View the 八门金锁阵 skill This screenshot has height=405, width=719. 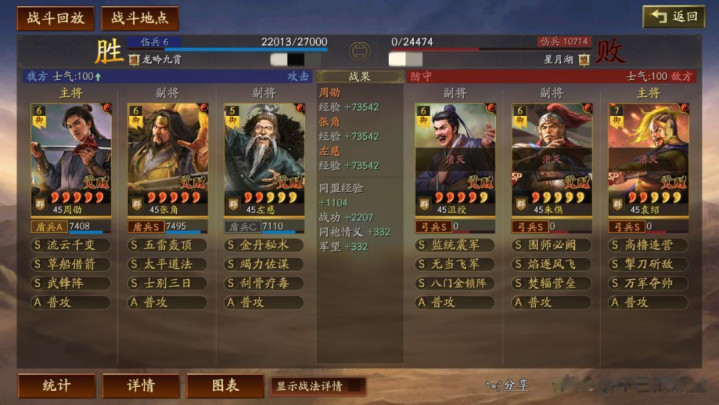455,283
